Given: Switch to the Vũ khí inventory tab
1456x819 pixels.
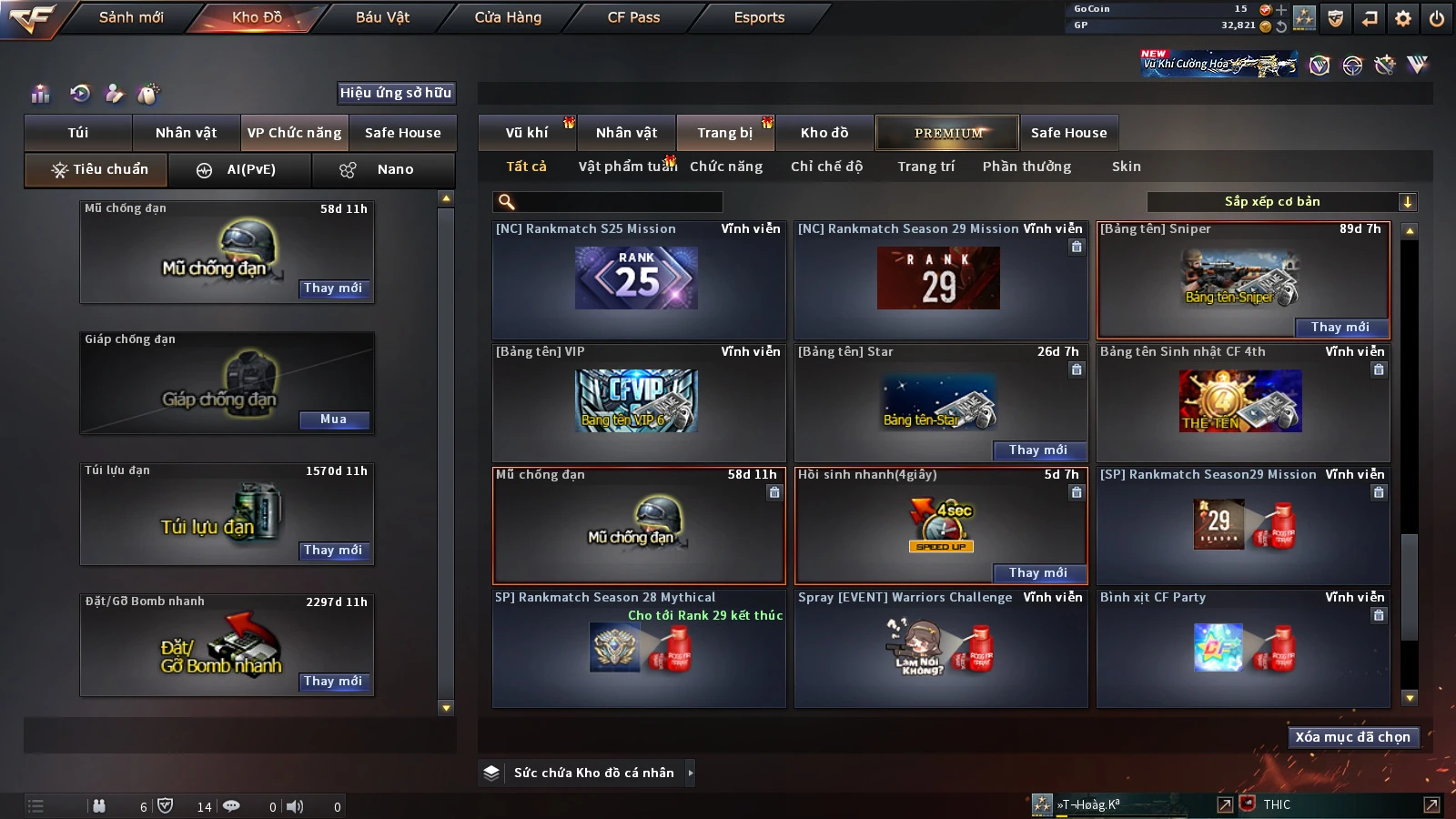Looking at the screenshot, I should point(527,133).
